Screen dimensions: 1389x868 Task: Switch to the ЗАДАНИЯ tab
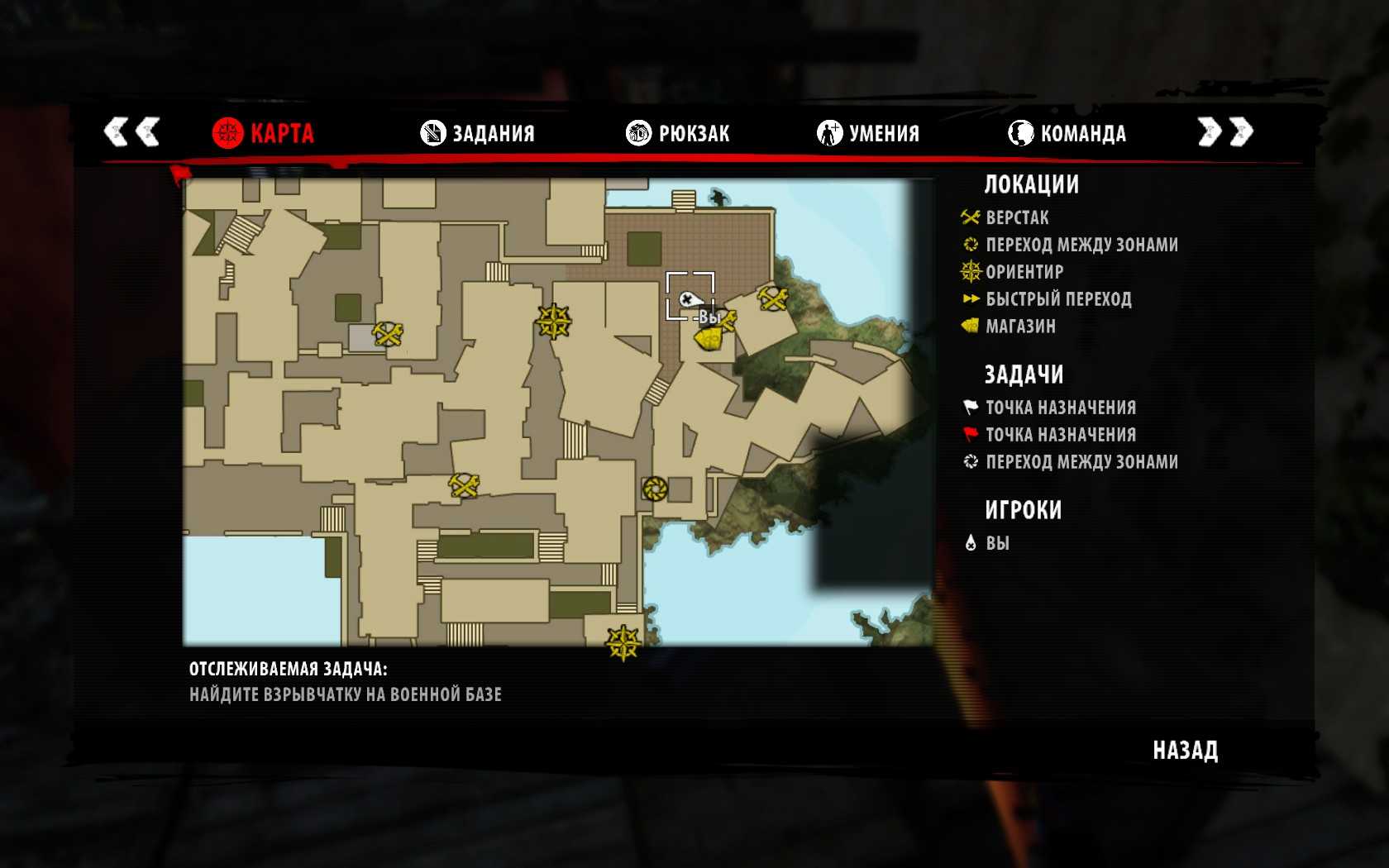(478, 133)
